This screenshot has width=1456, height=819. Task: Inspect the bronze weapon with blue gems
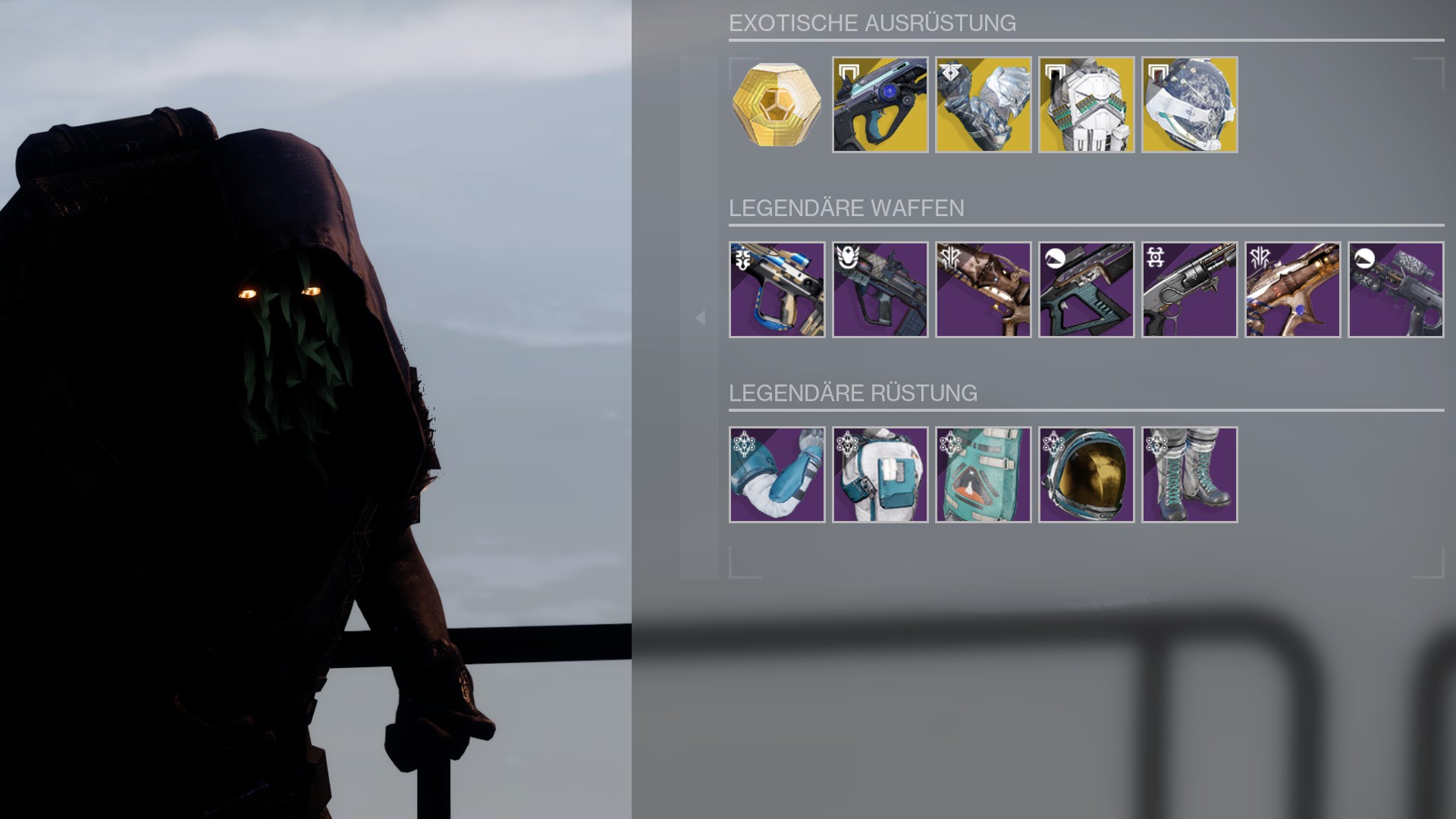(x=1292, y=290)
